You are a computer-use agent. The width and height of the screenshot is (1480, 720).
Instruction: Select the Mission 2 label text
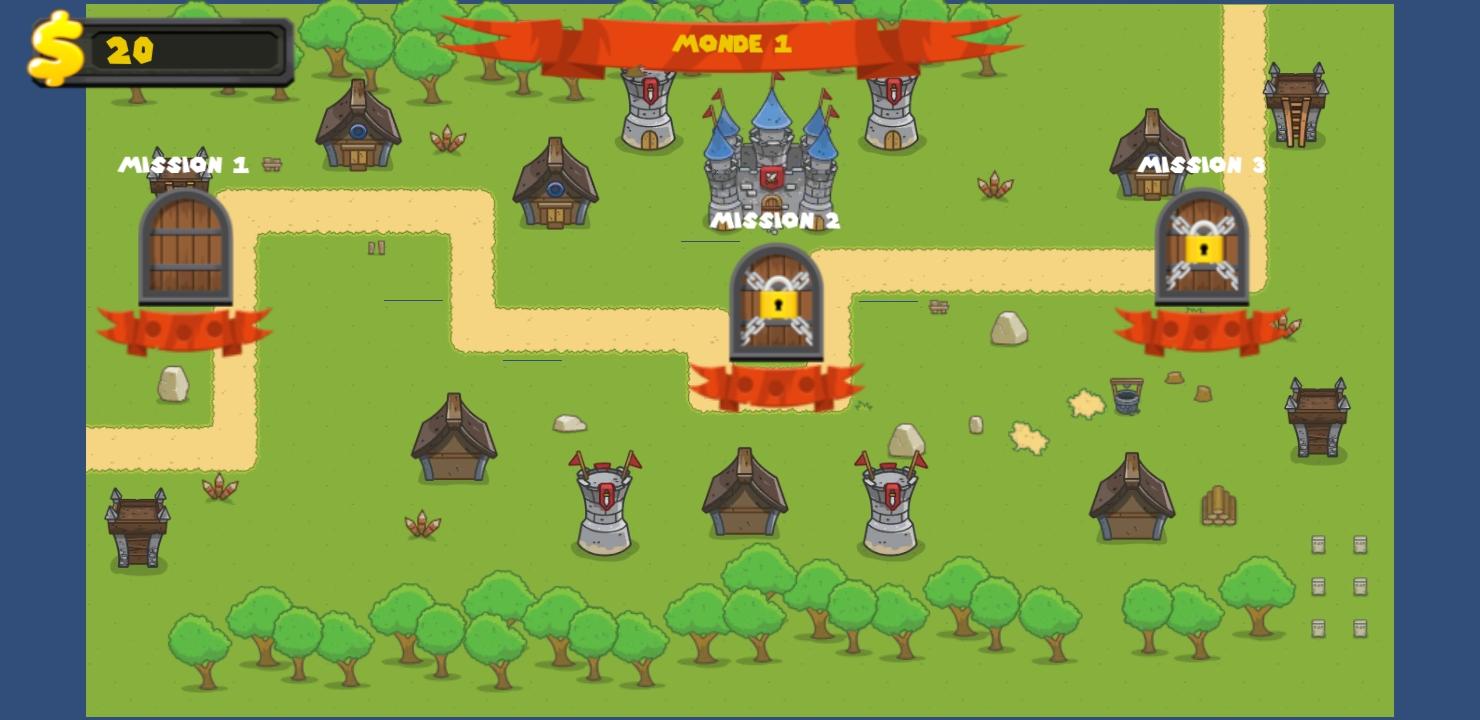coord(777,221)
